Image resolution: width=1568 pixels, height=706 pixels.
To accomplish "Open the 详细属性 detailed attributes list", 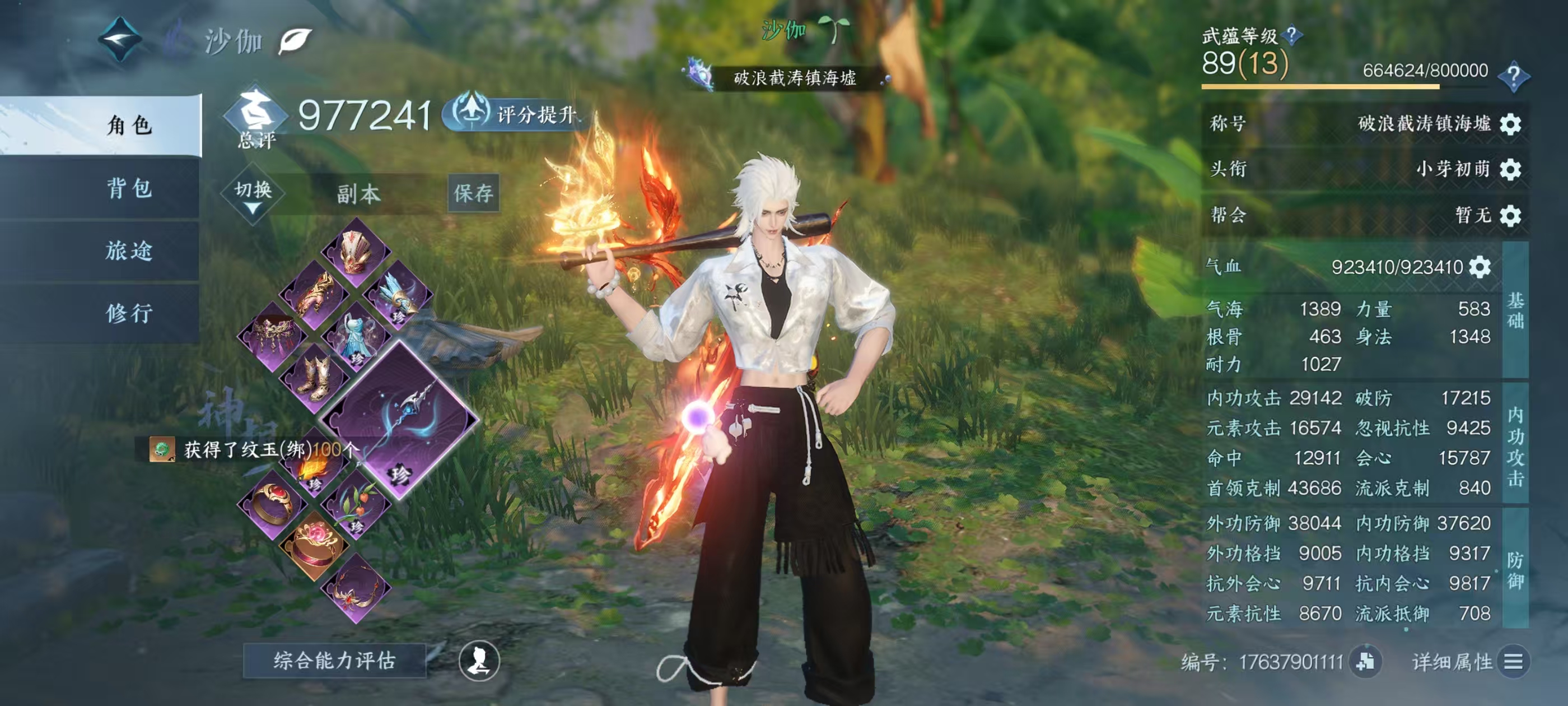I will (x=1513, y=662).
